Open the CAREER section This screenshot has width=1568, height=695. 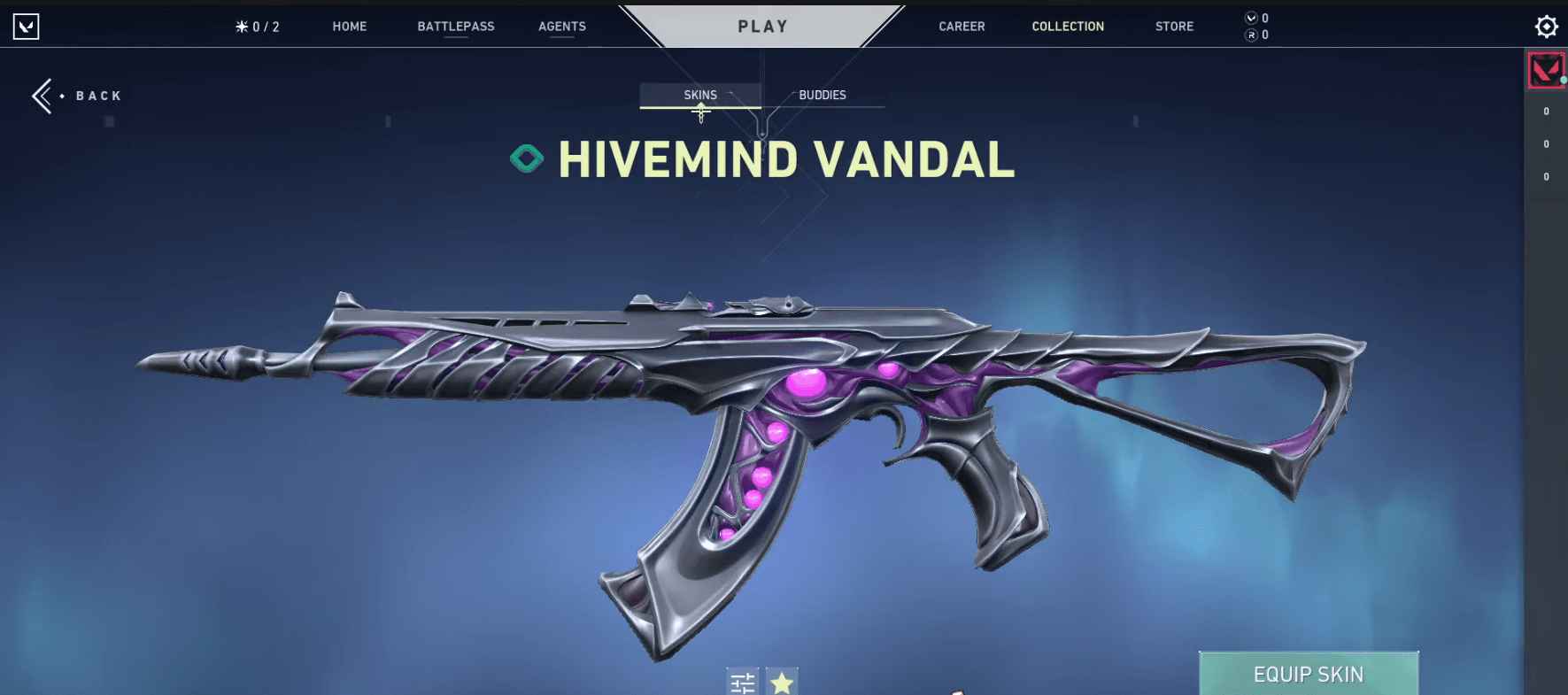click(x=962, y=27)
